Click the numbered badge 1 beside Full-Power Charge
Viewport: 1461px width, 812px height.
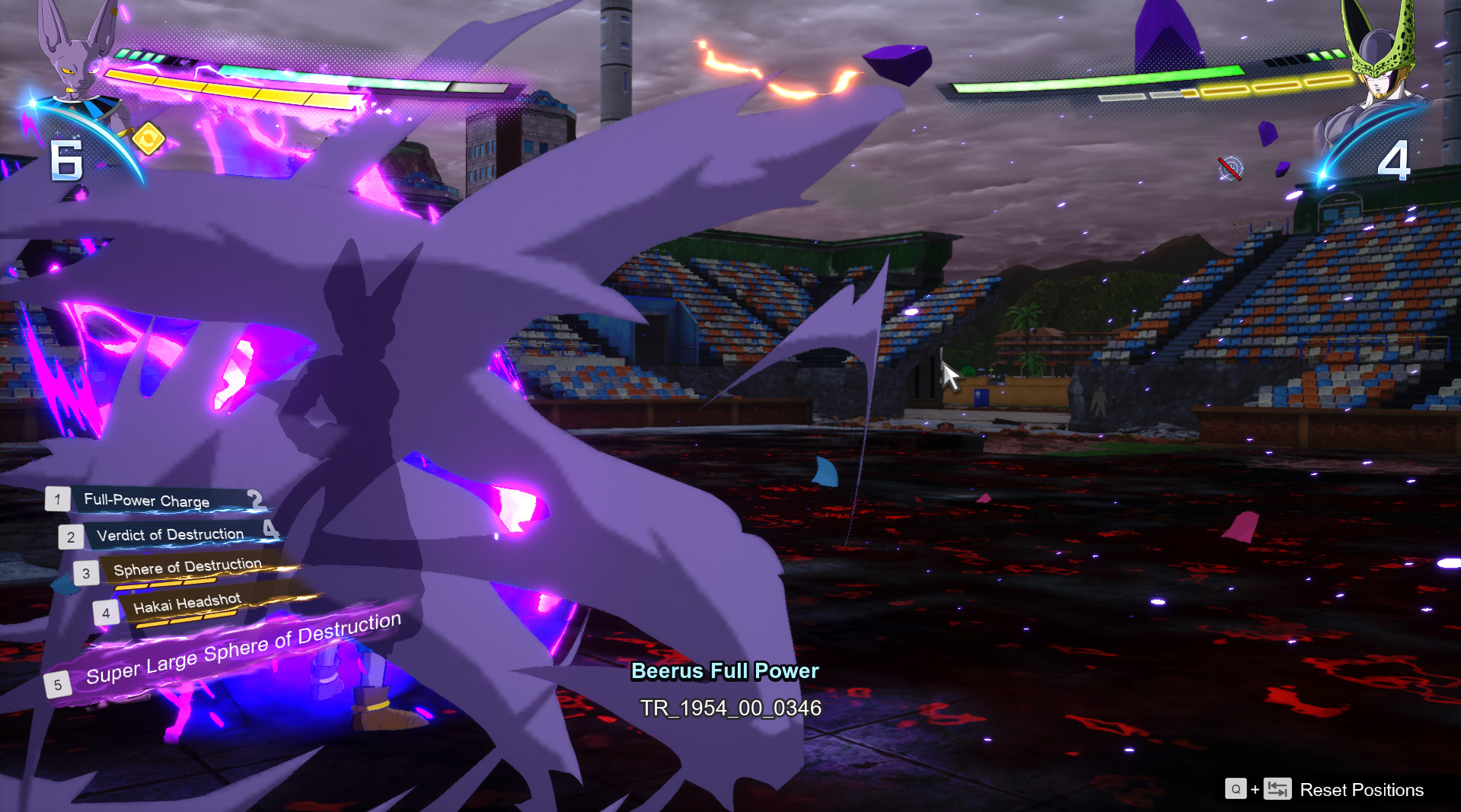pyautogui.click(x=56, y=500)
